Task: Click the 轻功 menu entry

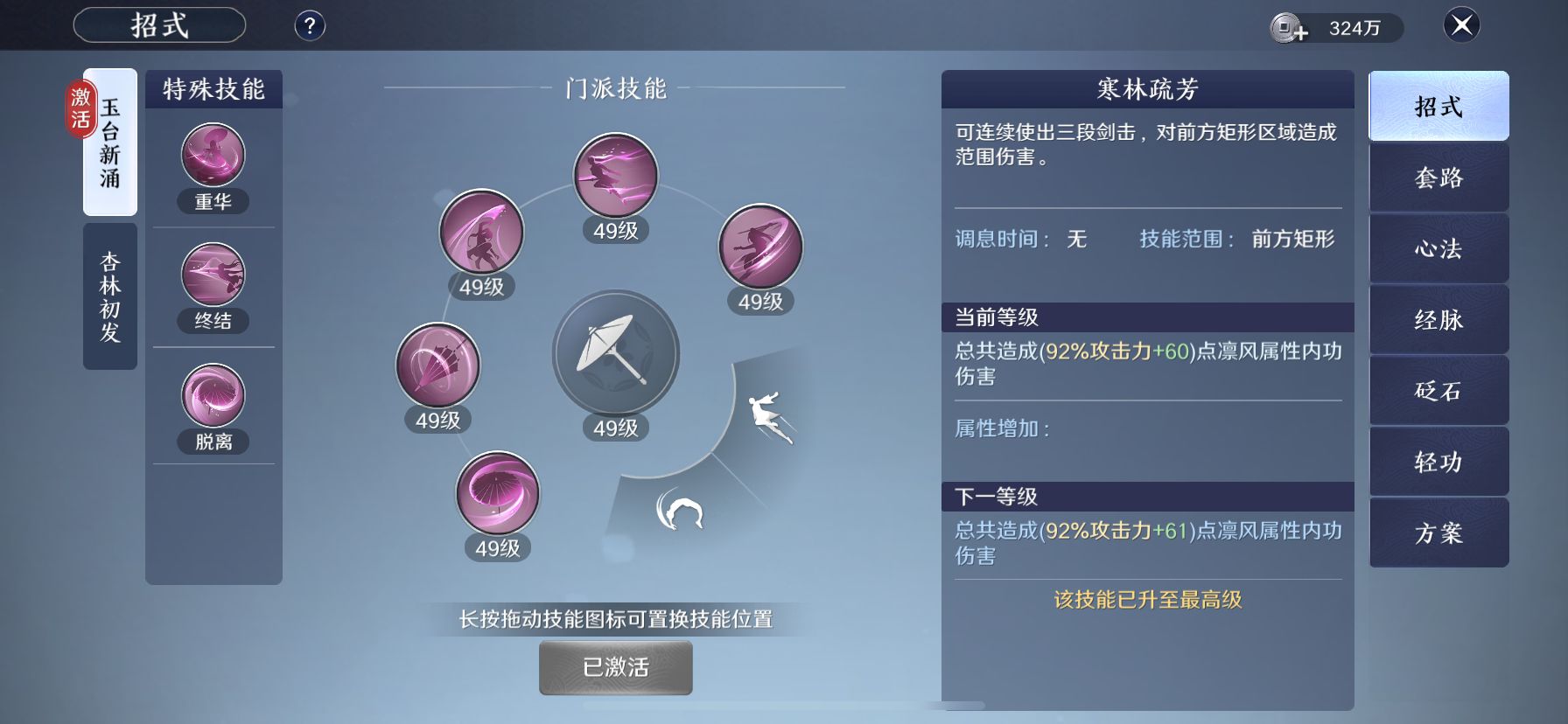Action: [x=1438, y=462]
